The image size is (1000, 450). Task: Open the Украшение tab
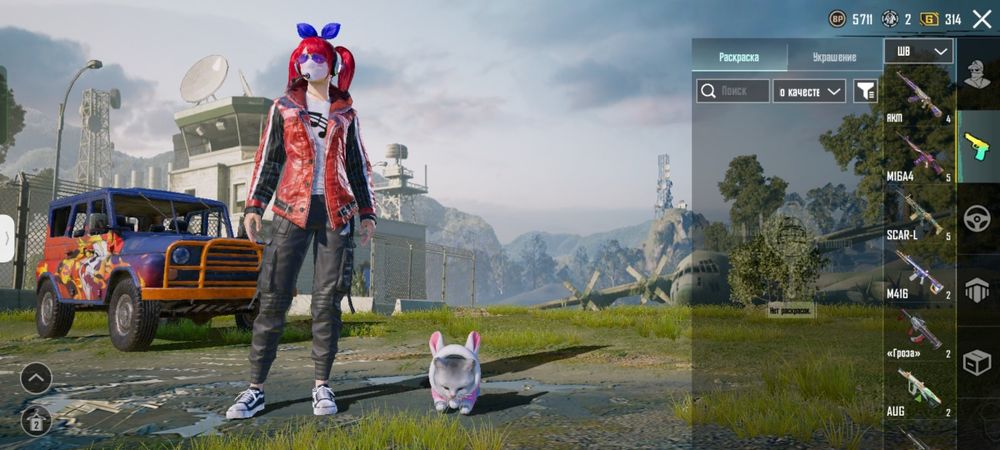(834, 57)
